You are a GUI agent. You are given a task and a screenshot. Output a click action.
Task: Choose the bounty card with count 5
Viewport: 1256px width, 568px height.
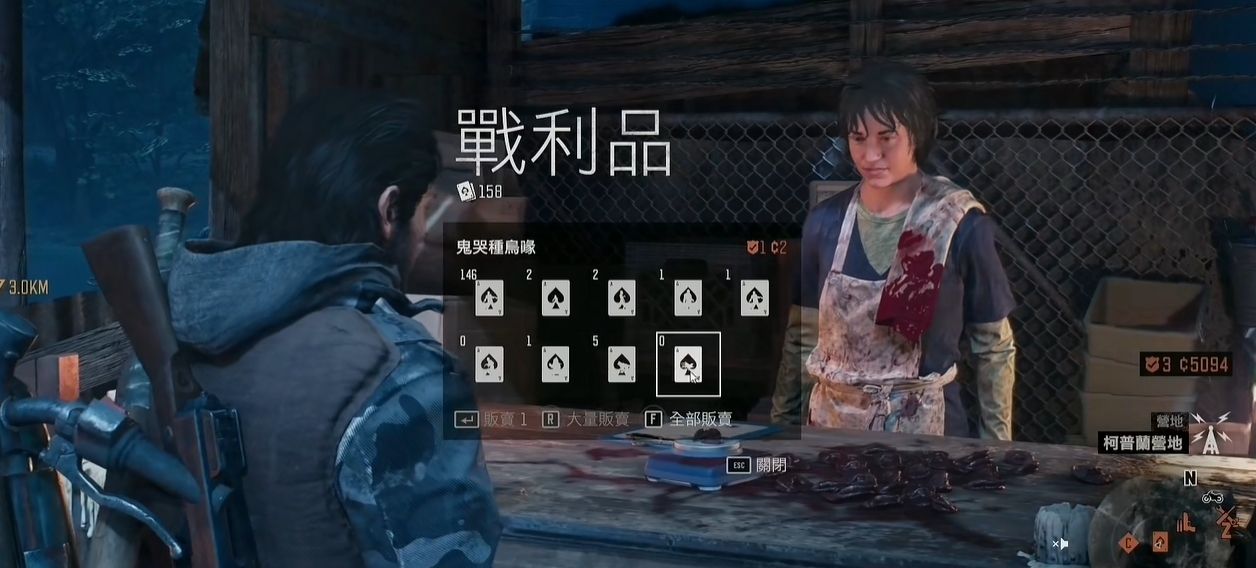tap(621, 364)
